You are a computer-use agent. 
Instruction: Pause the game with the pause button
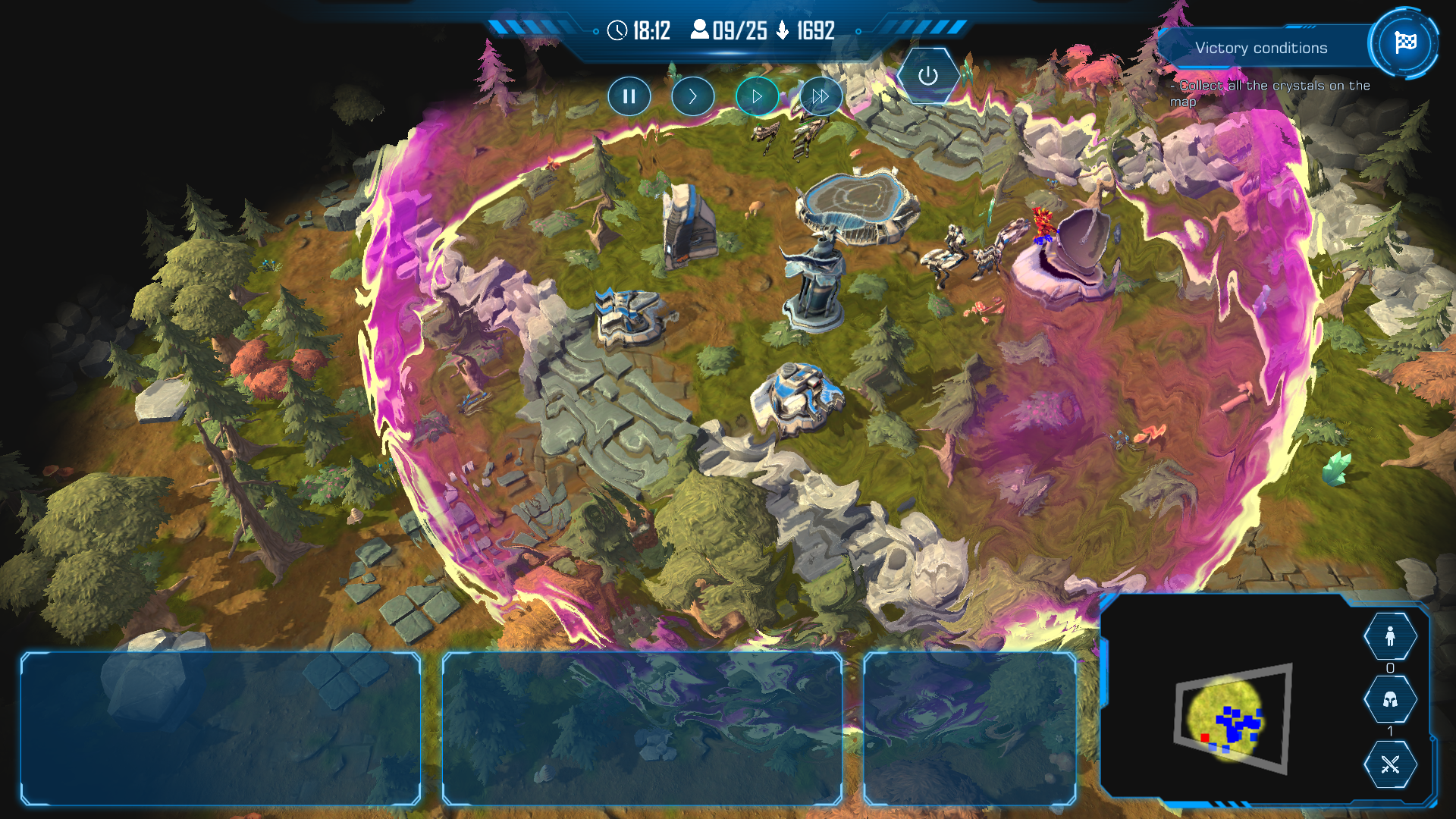tap(629, 96)
